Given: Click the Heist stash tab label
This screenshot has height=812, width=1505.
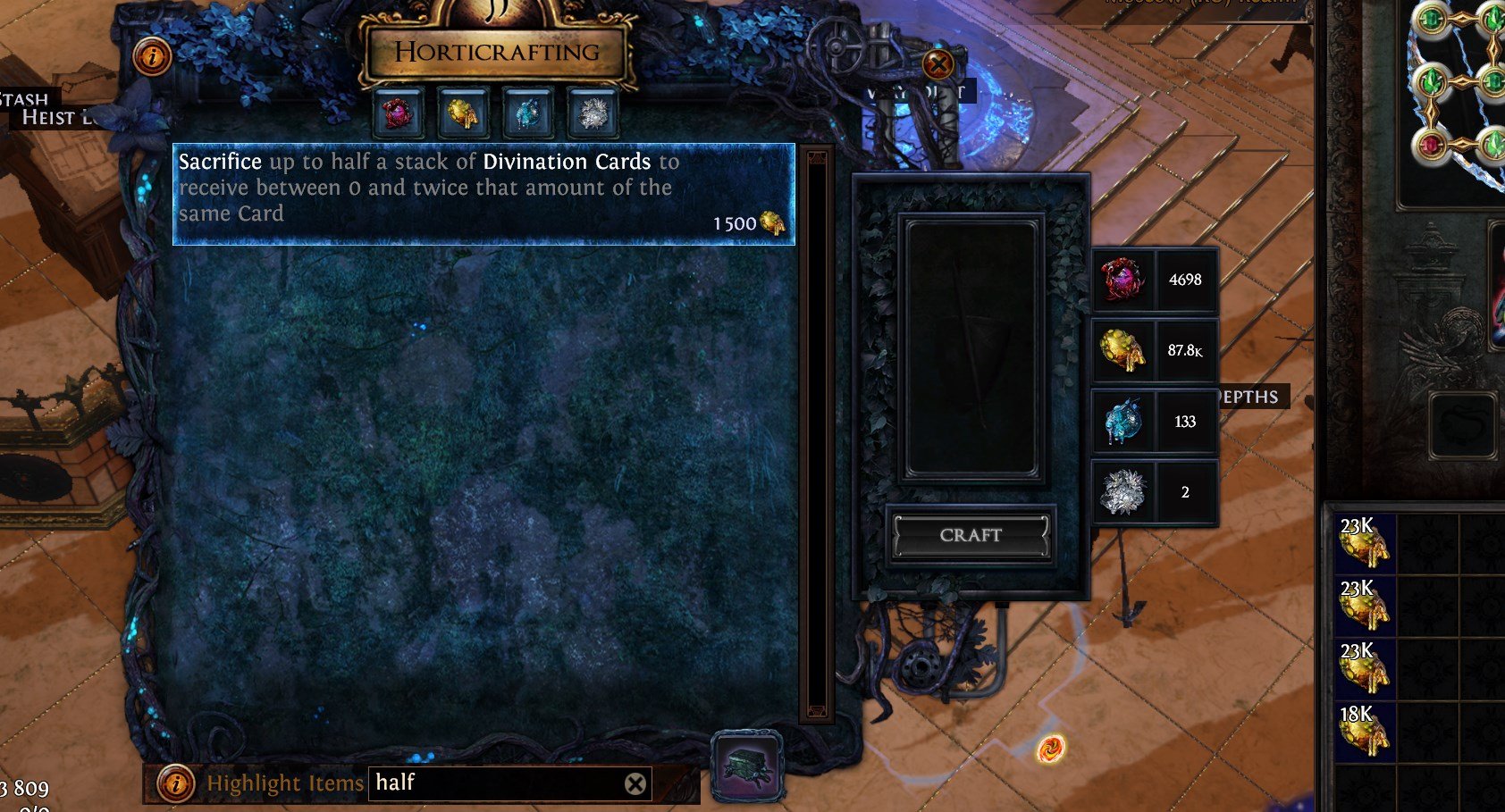Looking at the screenshot, I should point(54,117).
